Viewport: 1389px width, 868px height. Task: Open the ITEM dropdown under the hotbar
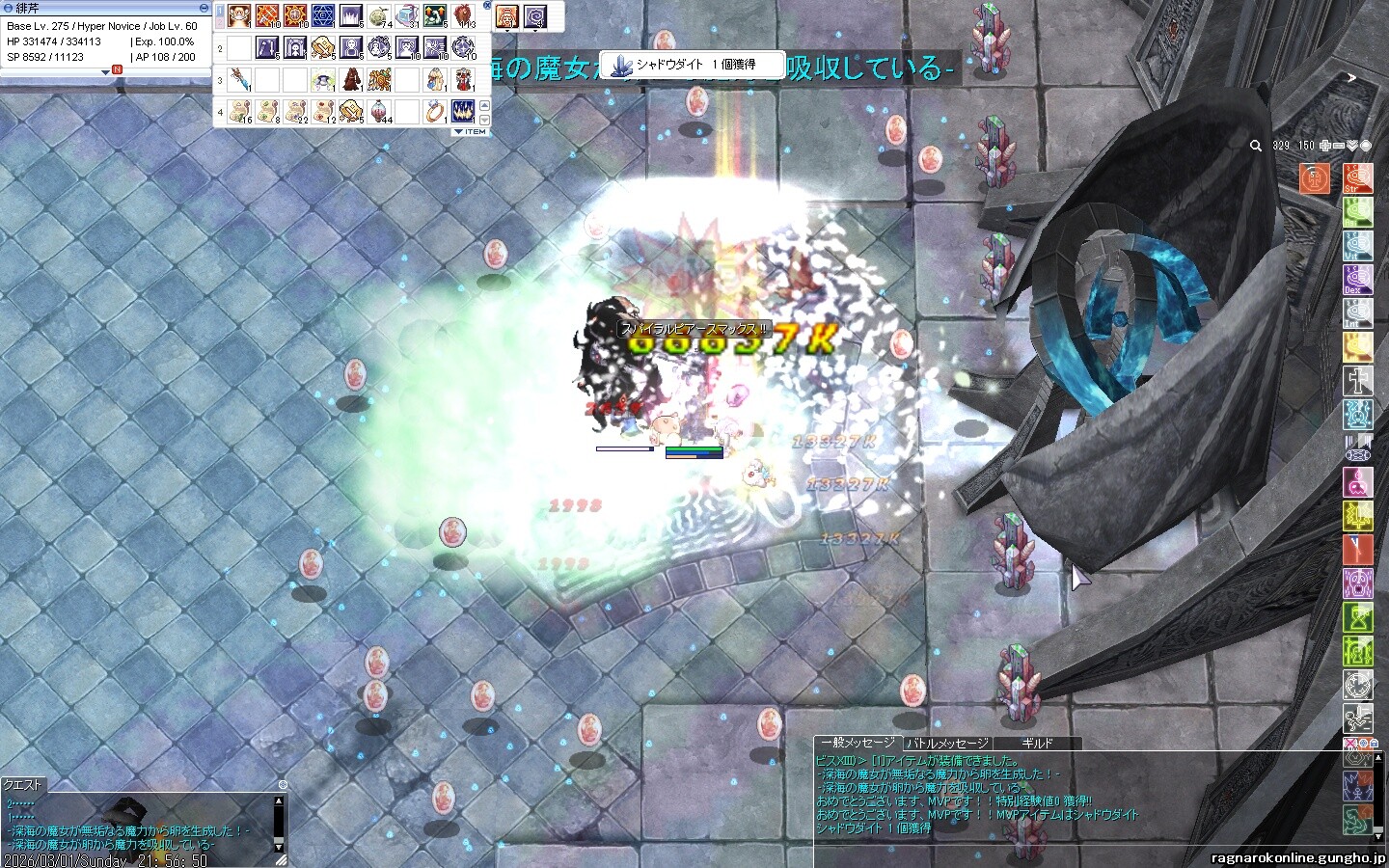470,131
